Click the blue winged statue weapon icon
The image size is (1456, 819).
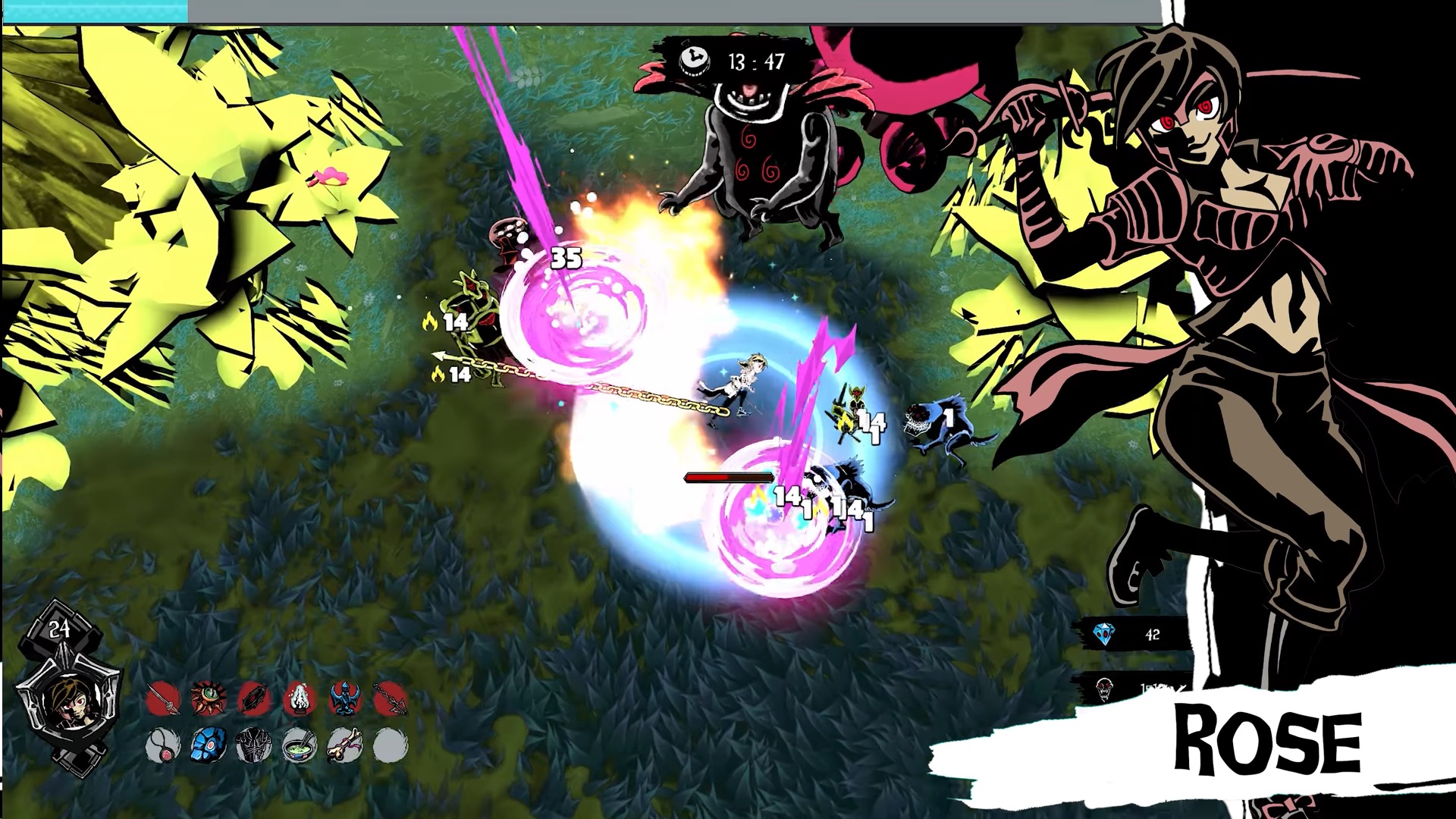tap(345, 699)
